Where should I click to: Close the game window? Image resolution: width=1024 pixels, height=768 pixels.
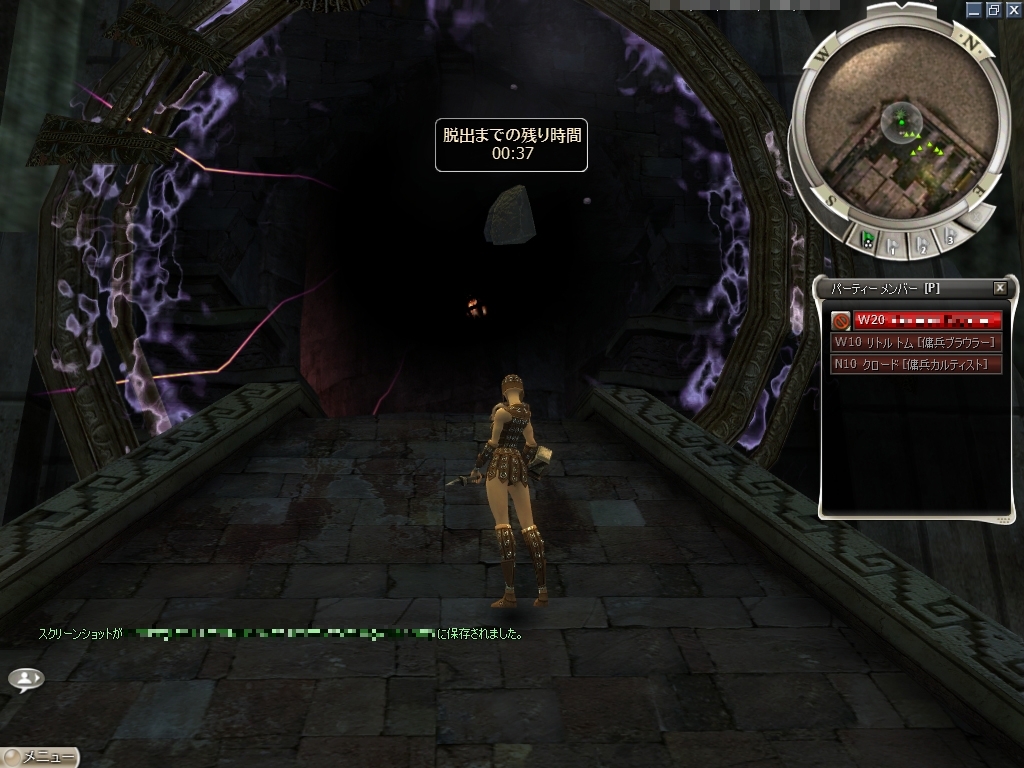pyautogui.click(x=1012, y=9)
